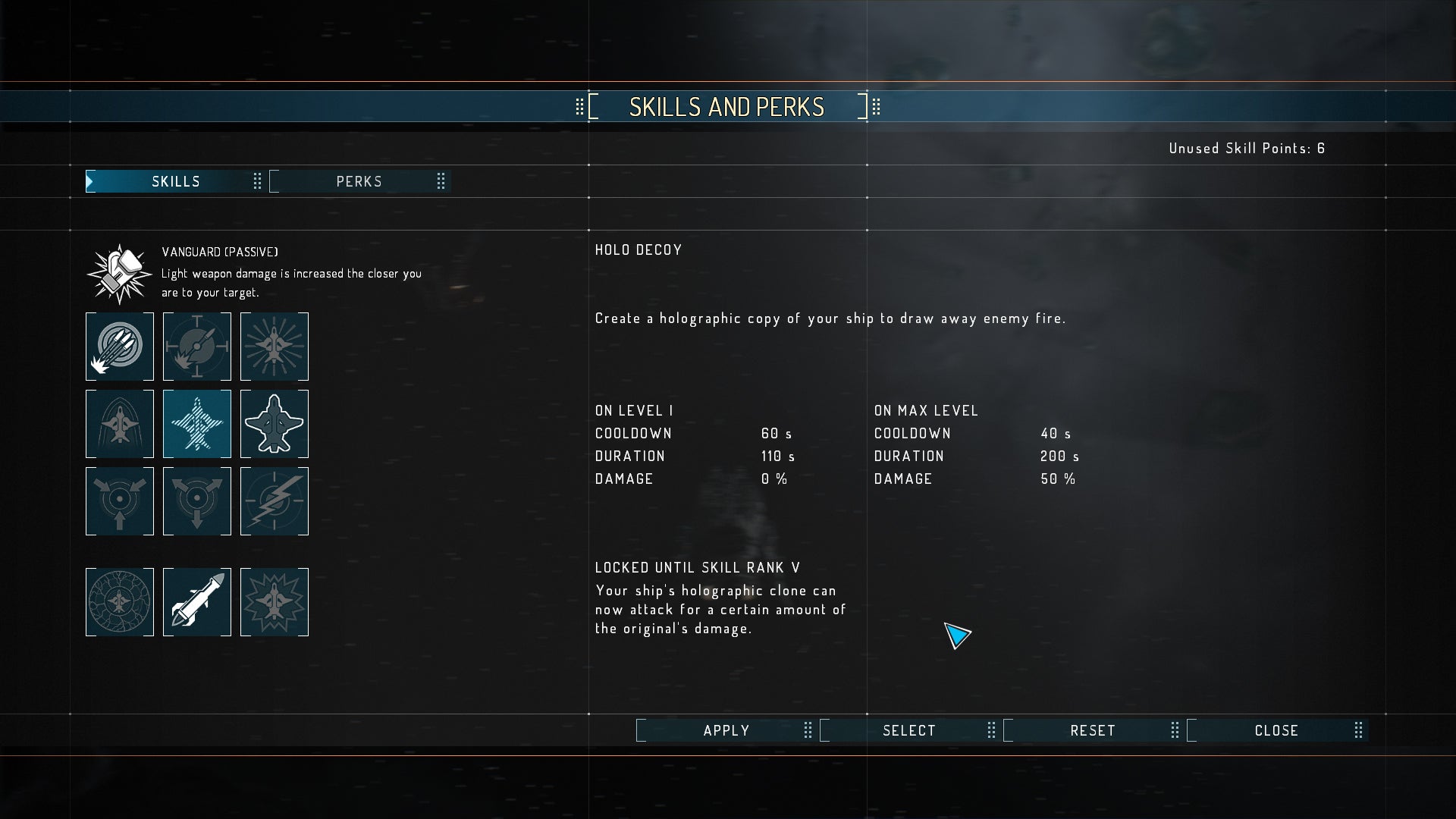Click the SELECT button

tap(908, 730)
